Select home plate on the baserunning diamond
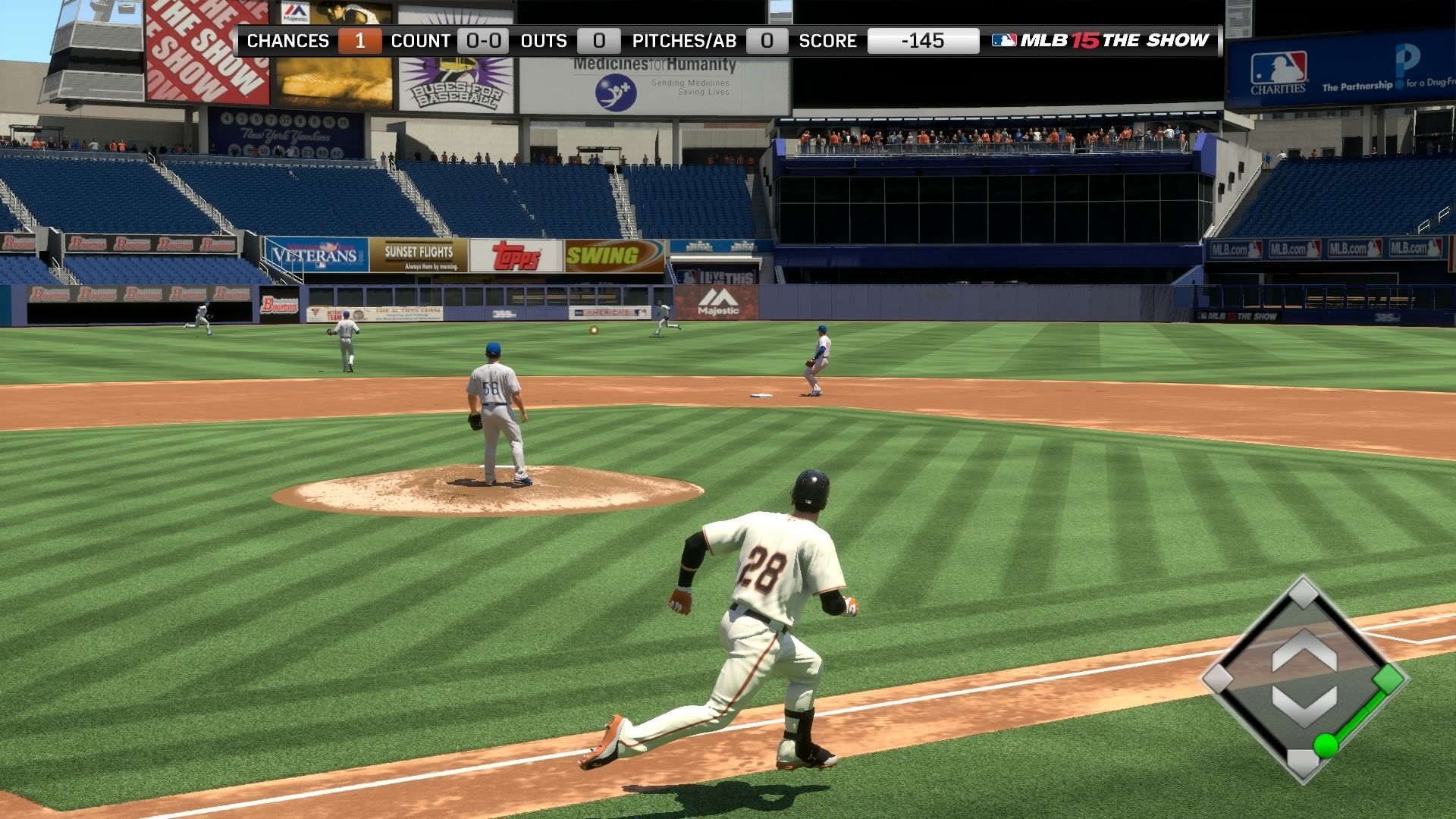This screenshot has height=819, width=1456. click(1303, 762)
